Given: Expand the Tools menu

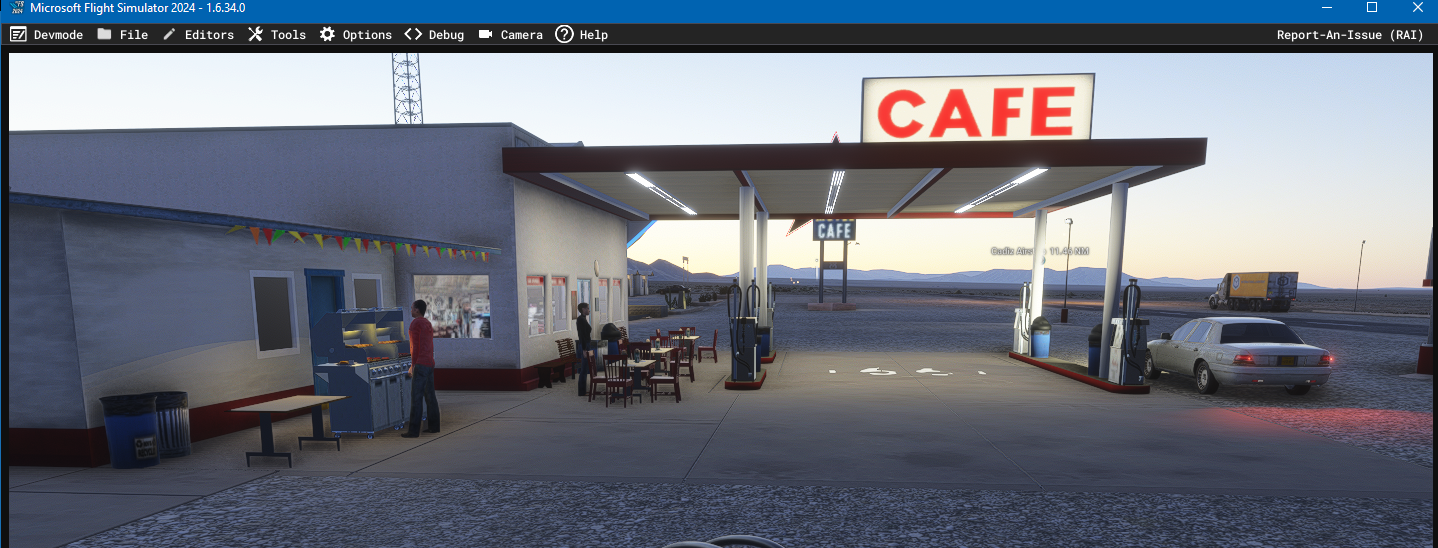Looking at the screenshot, I should (x=277, y=35).
